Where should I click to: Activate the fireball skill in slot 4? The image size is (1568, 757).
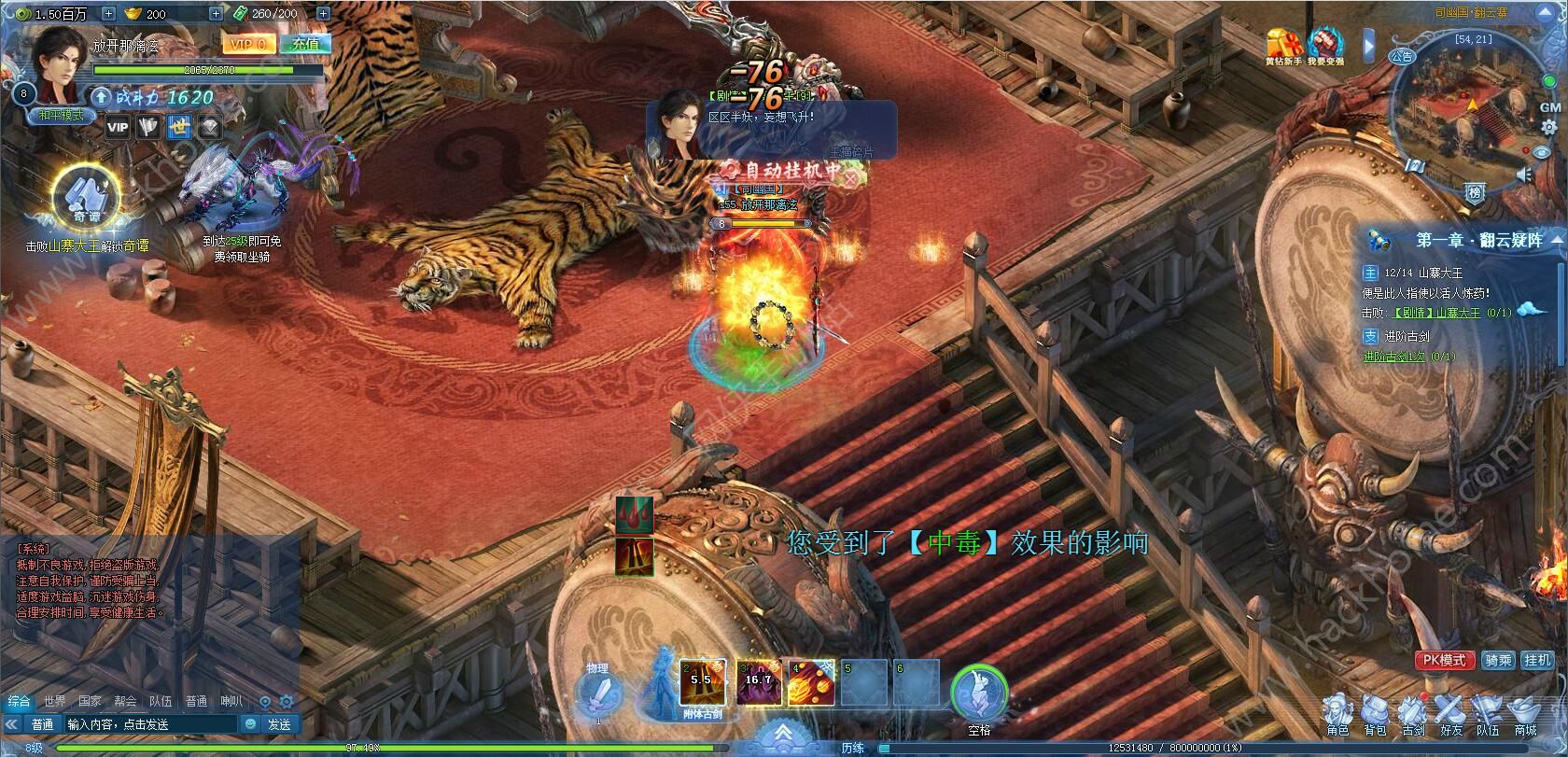810,682
